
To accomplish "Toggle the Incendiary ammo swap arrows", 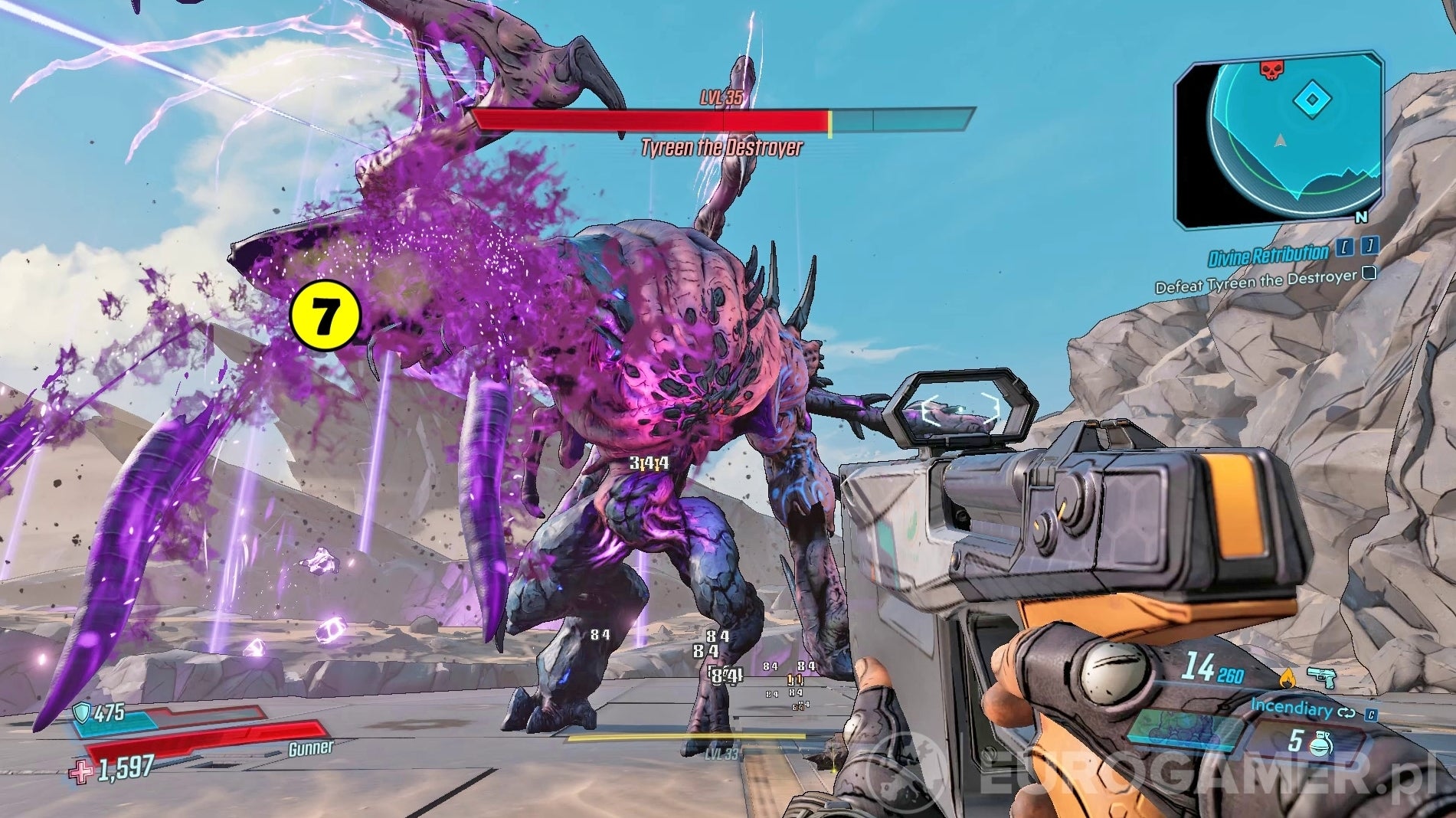I will coord(1346,713).
